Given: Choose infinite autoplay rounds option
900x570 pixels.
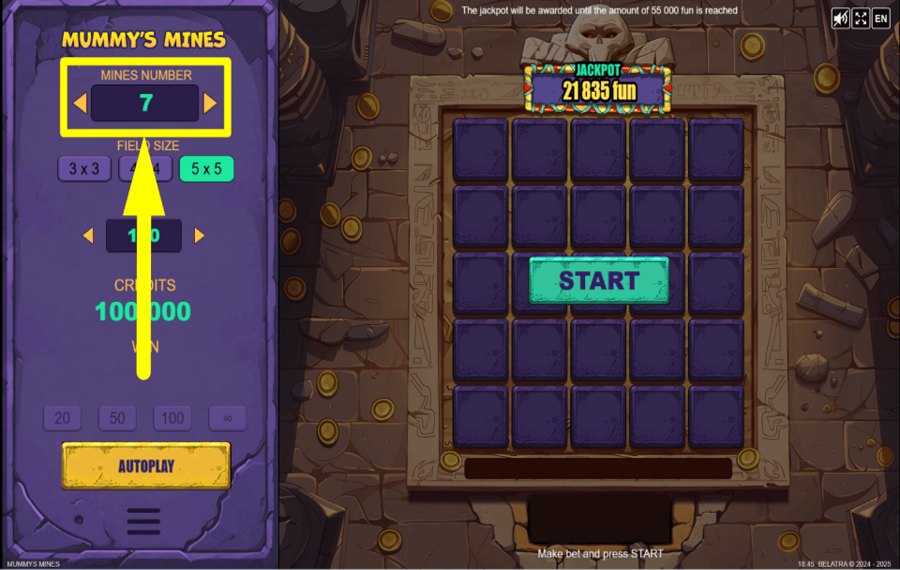Looking at the screenshot, I should tap(227, 418).
